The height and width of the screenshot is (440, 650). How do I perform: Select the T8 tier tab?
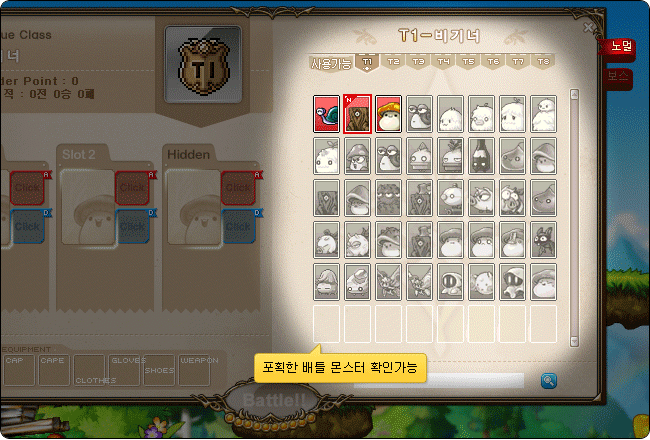(x=543, y=62)
